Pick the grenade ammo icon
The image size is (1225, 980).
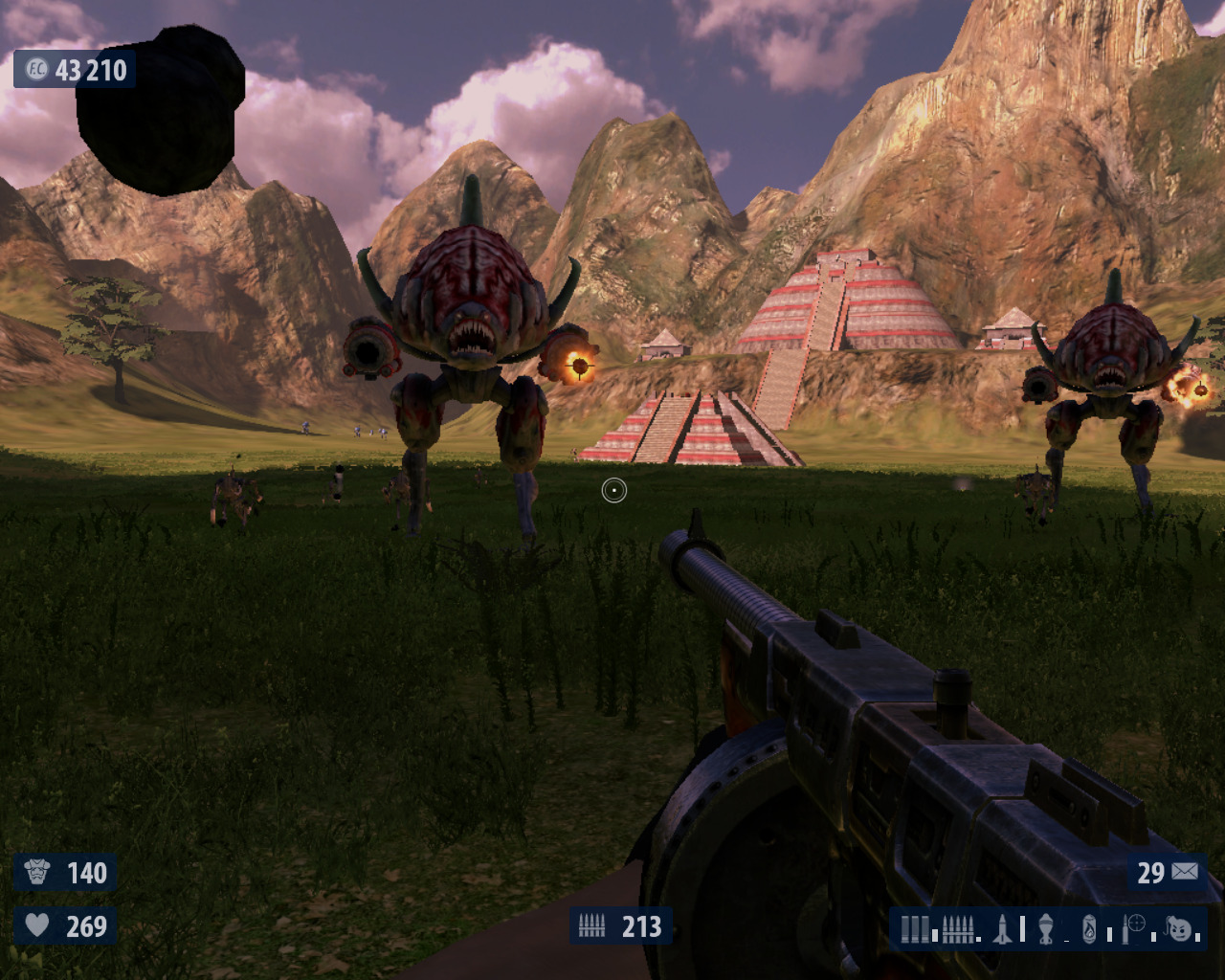[x=1046, y=928]
